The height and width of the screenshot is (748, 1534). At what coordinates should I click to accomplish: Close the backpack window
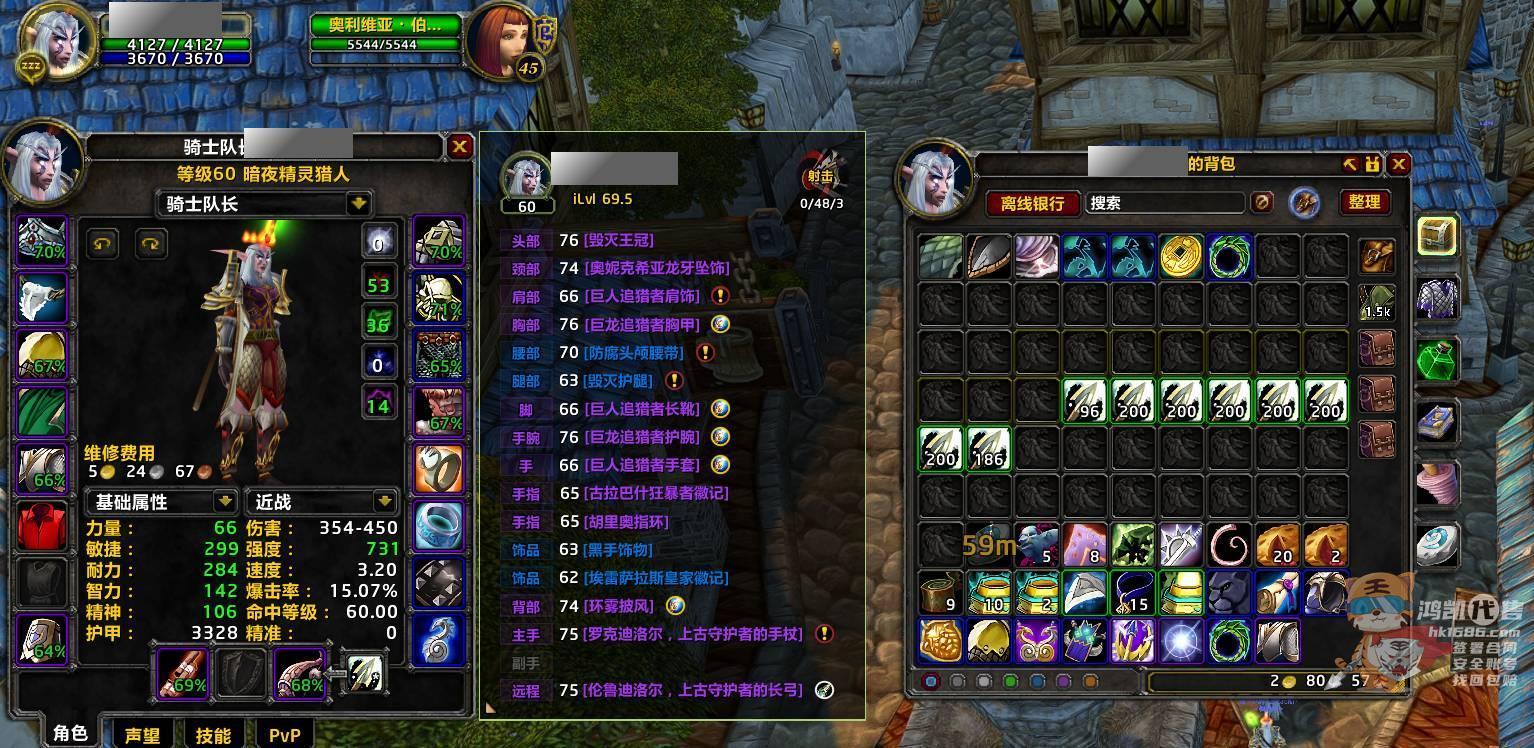pyautogui.click(x=1399, y=164)
